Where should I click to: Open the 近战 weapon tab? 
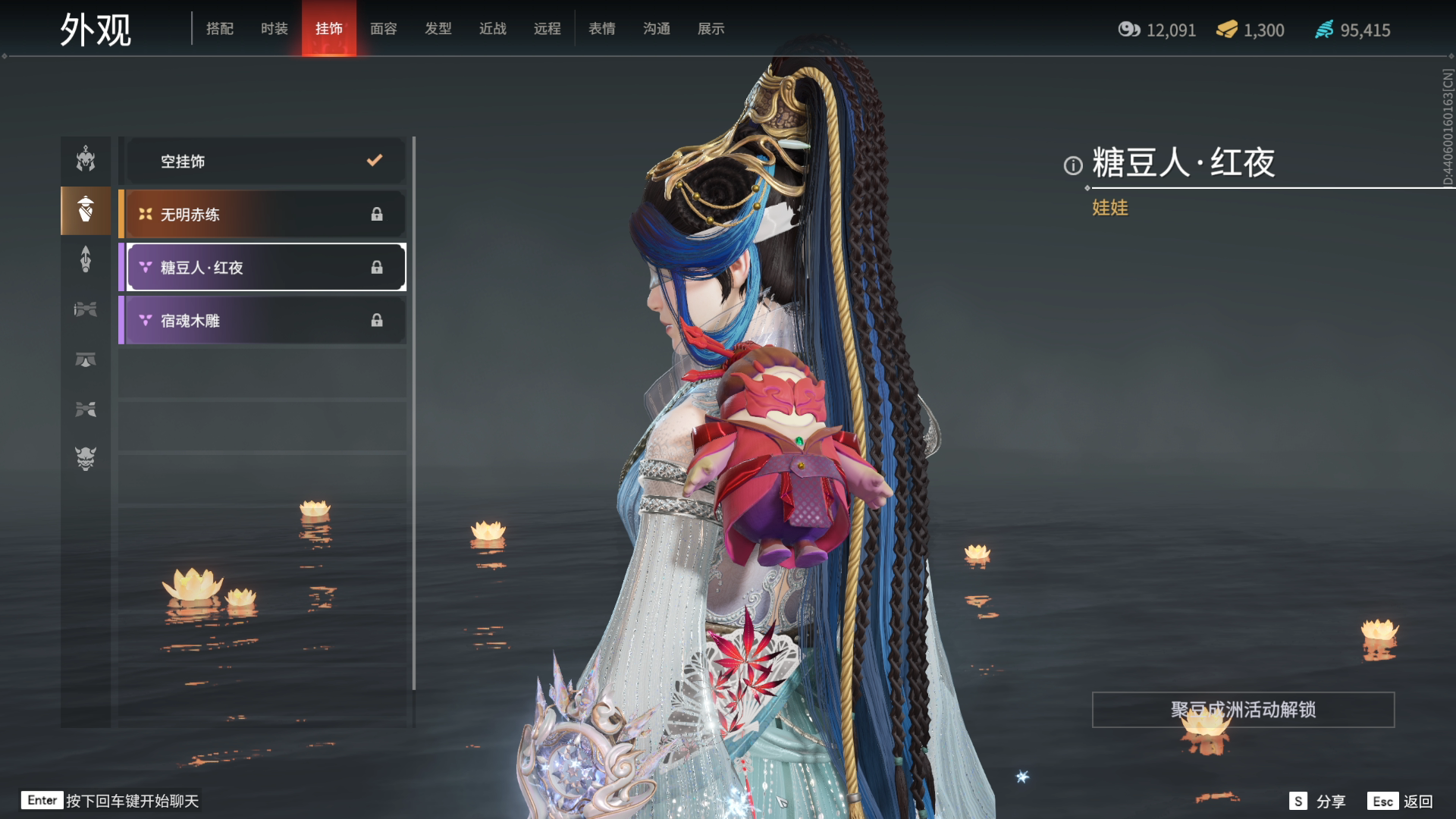tap(493, 29)
